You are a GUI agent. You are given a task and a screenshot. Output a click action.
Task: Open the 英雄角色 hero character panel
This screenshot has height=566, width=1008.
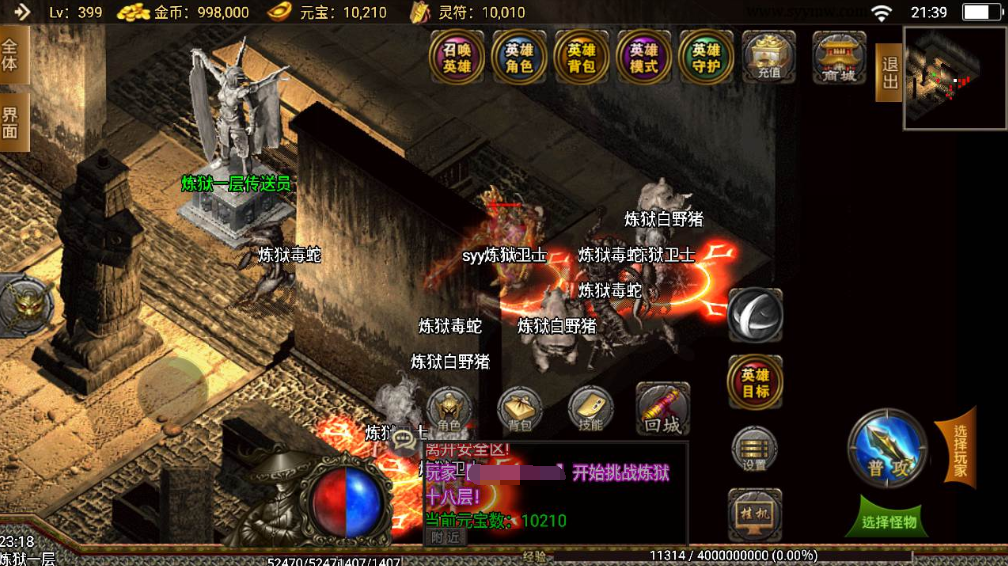[x=519, y=57]
